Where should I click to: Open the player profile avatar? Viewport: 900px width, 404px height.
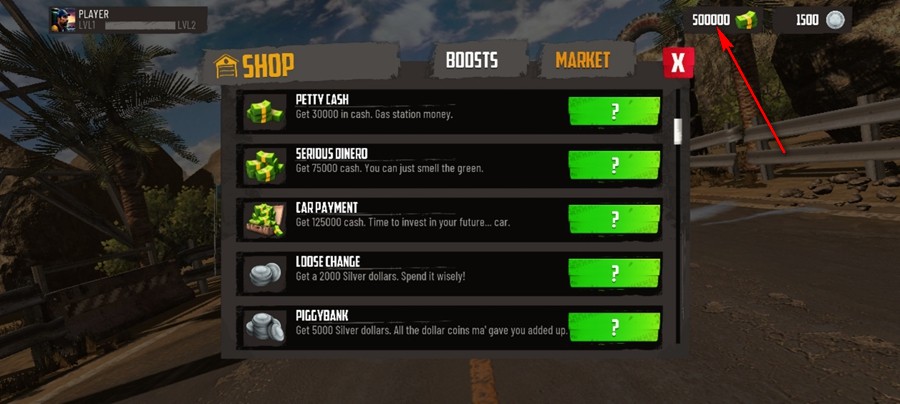(x=61, y=19)
